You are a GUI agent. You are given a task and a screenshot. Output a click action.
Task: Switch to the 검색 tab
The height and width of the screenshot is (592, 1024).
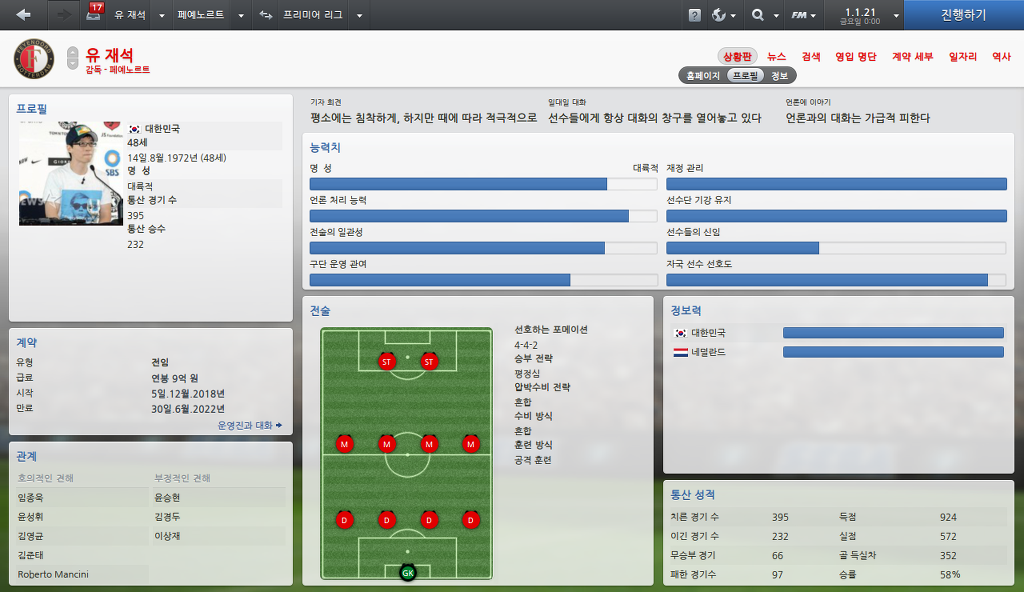pos(811,57)
